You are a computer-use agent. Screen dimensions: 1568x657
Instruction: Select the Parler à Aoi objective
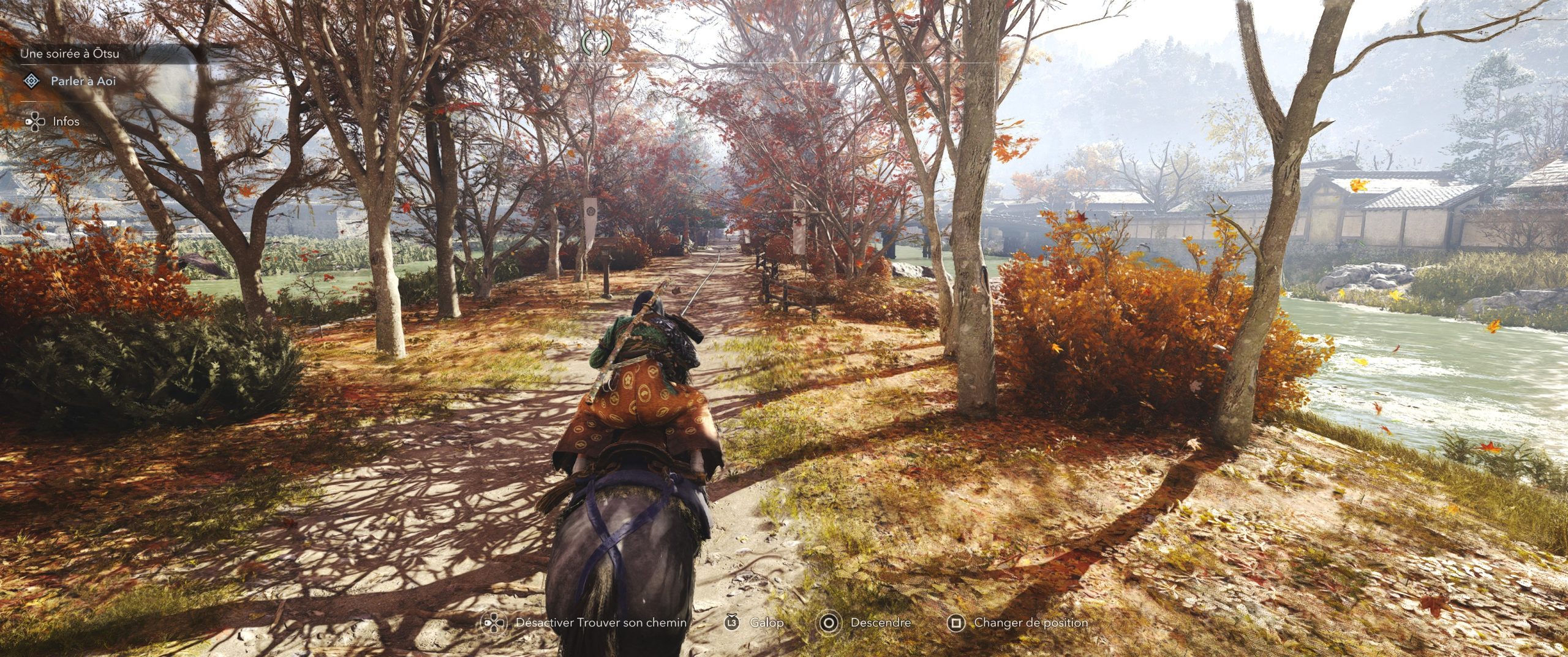(83, 81)
